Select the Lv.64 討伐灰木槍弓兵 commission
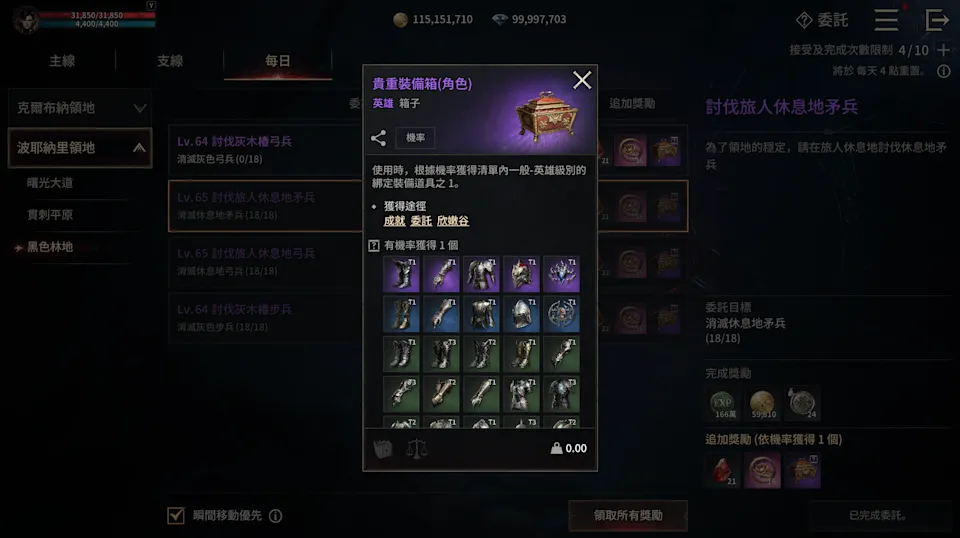The width and height of the screenshot is (960, 538). (x=260, y=149)
